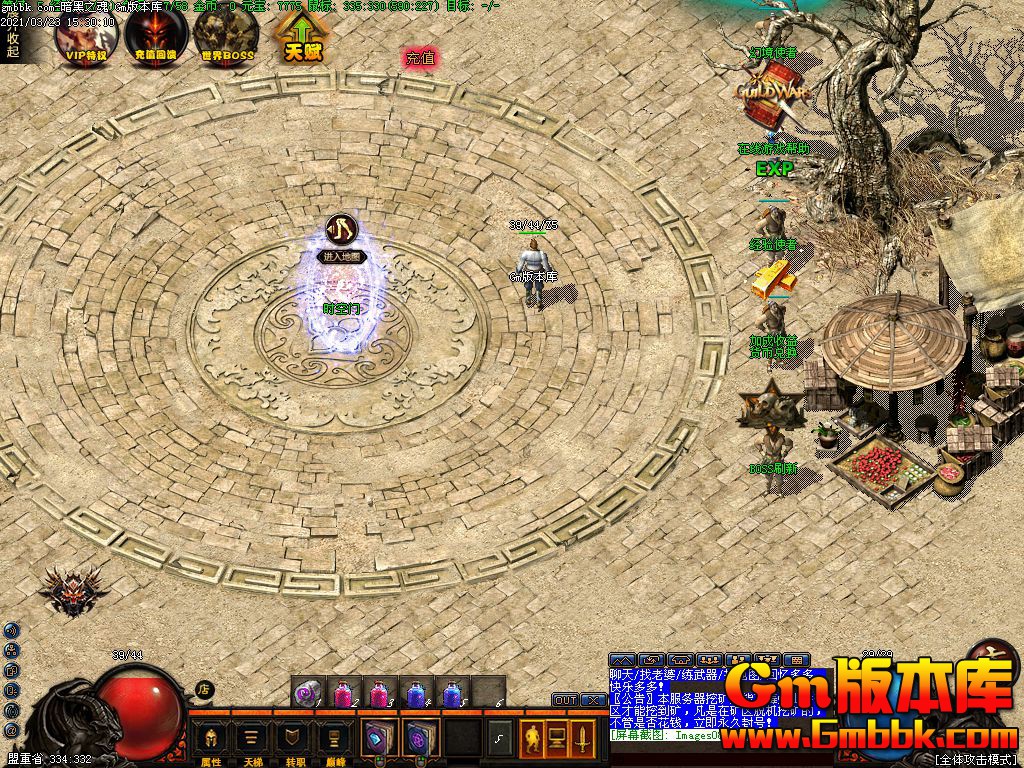Click the X button beside OUT

(x=591, y=700)
